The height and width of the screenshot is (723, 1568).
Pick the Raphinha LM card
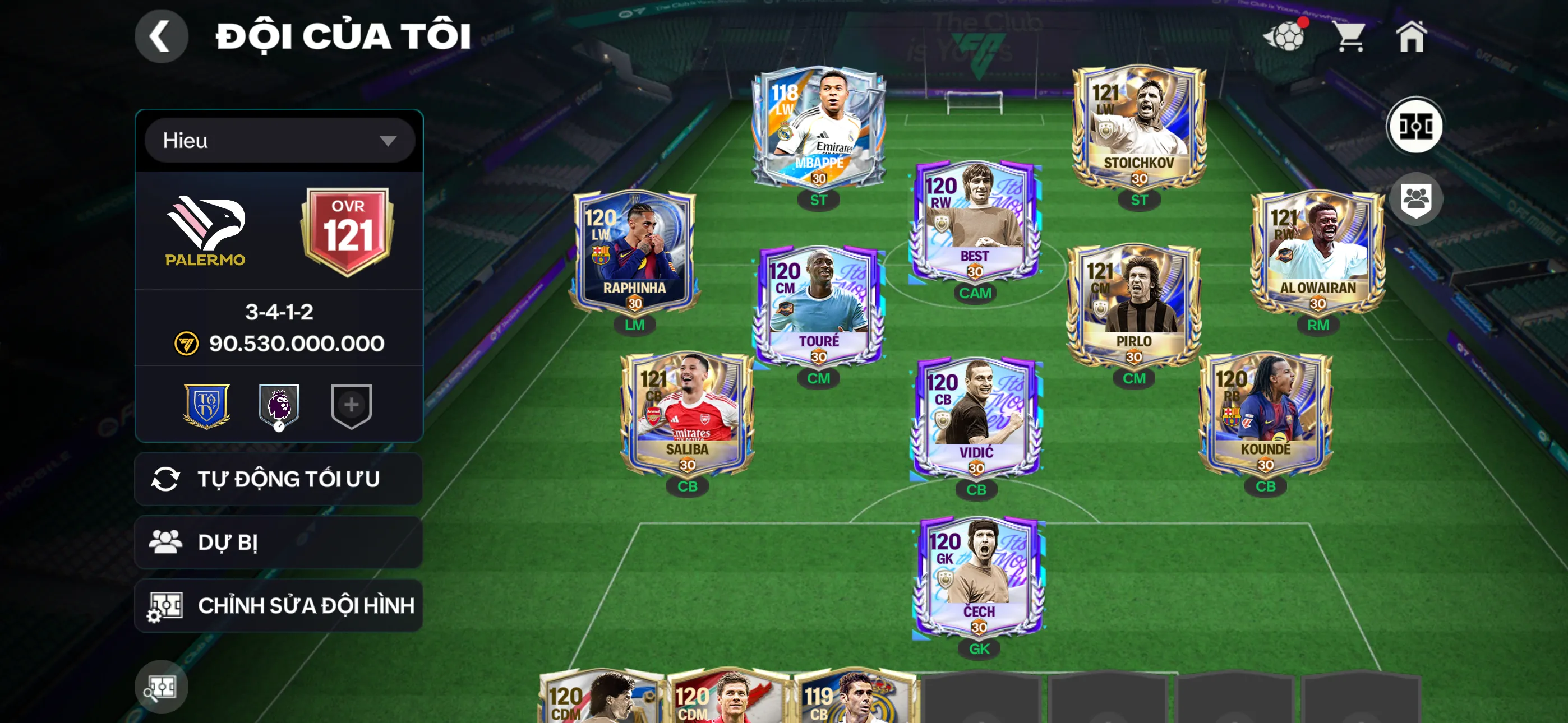pyautogui.click(x=634, y=253)
